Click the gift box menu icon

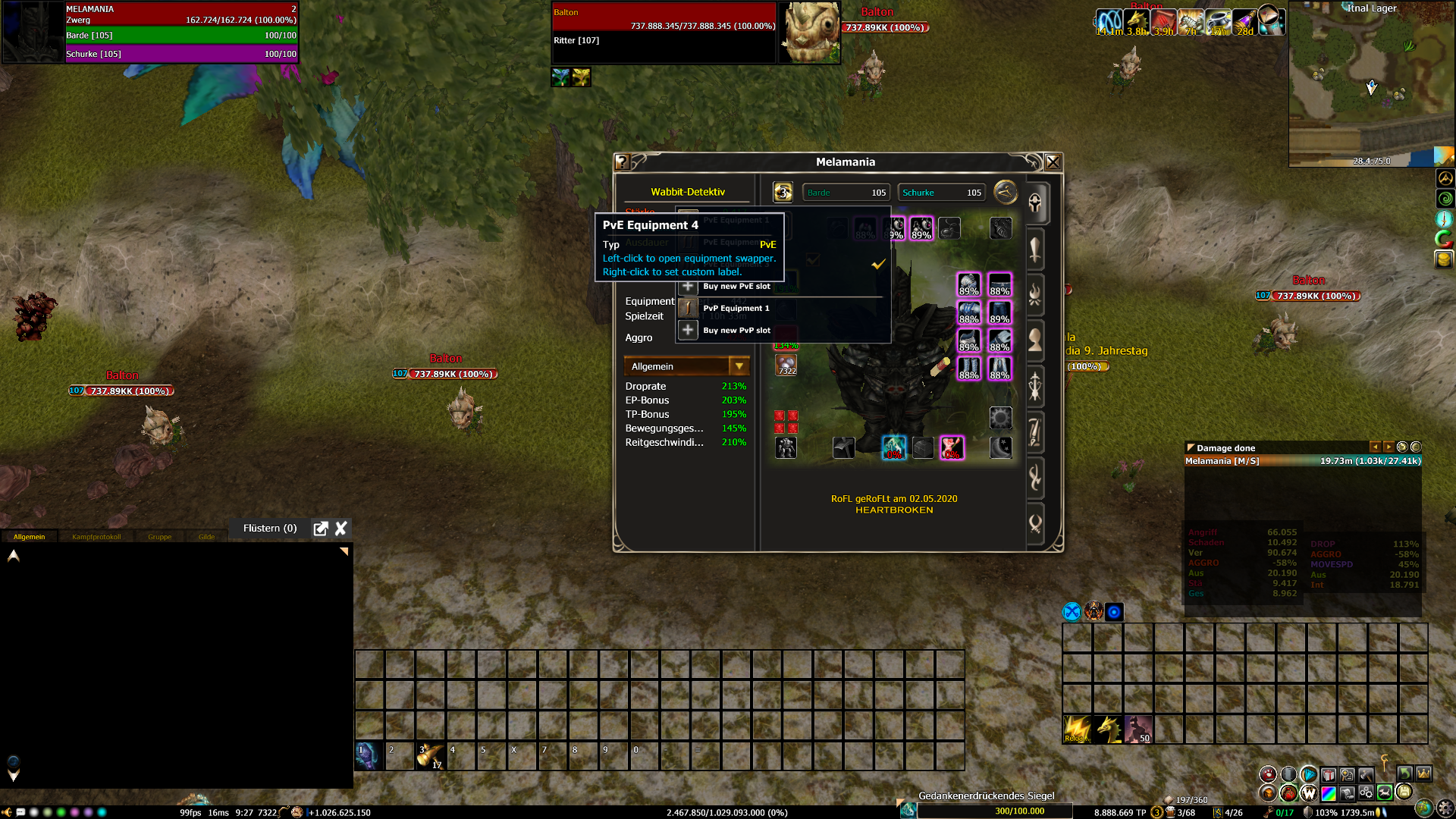tap(1329, 775)
